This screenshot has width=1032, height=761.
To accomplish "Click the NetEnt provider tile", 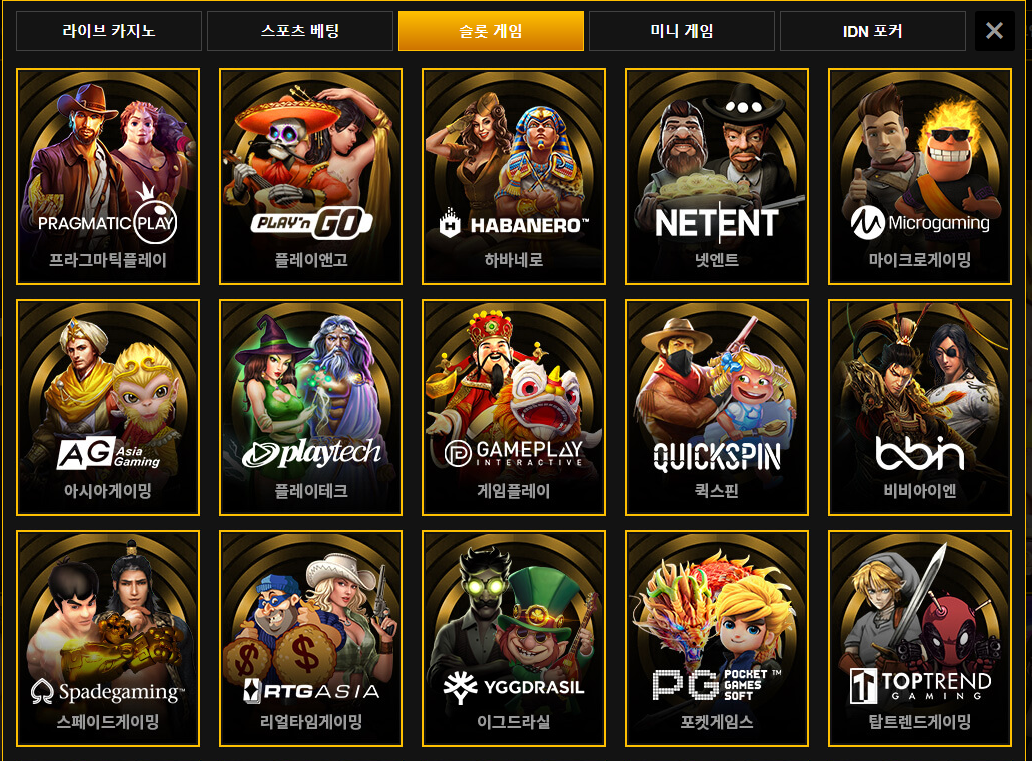I will point(717,176).
